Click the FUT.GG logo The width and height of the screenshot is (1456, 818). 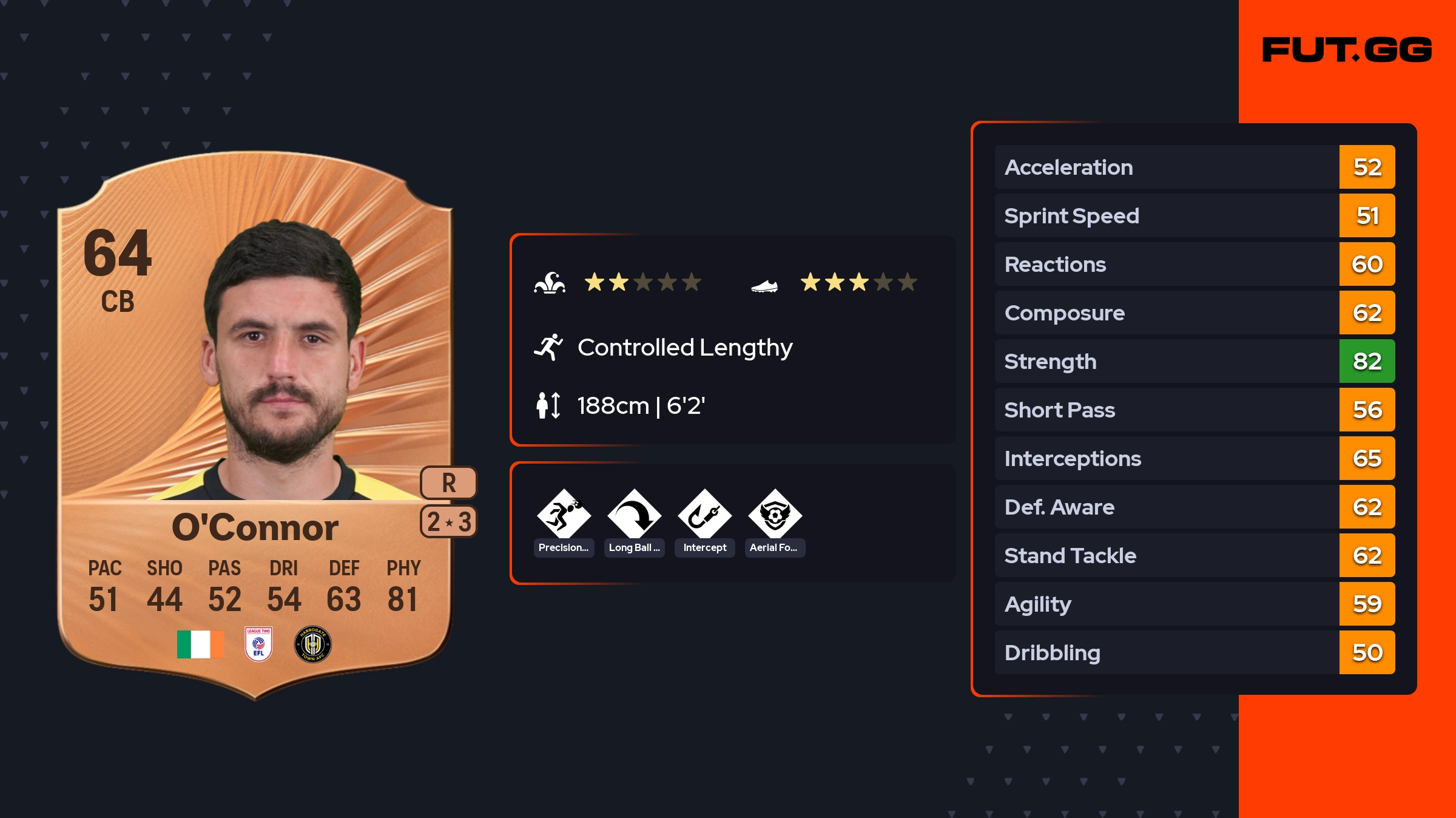[1347, 50]
